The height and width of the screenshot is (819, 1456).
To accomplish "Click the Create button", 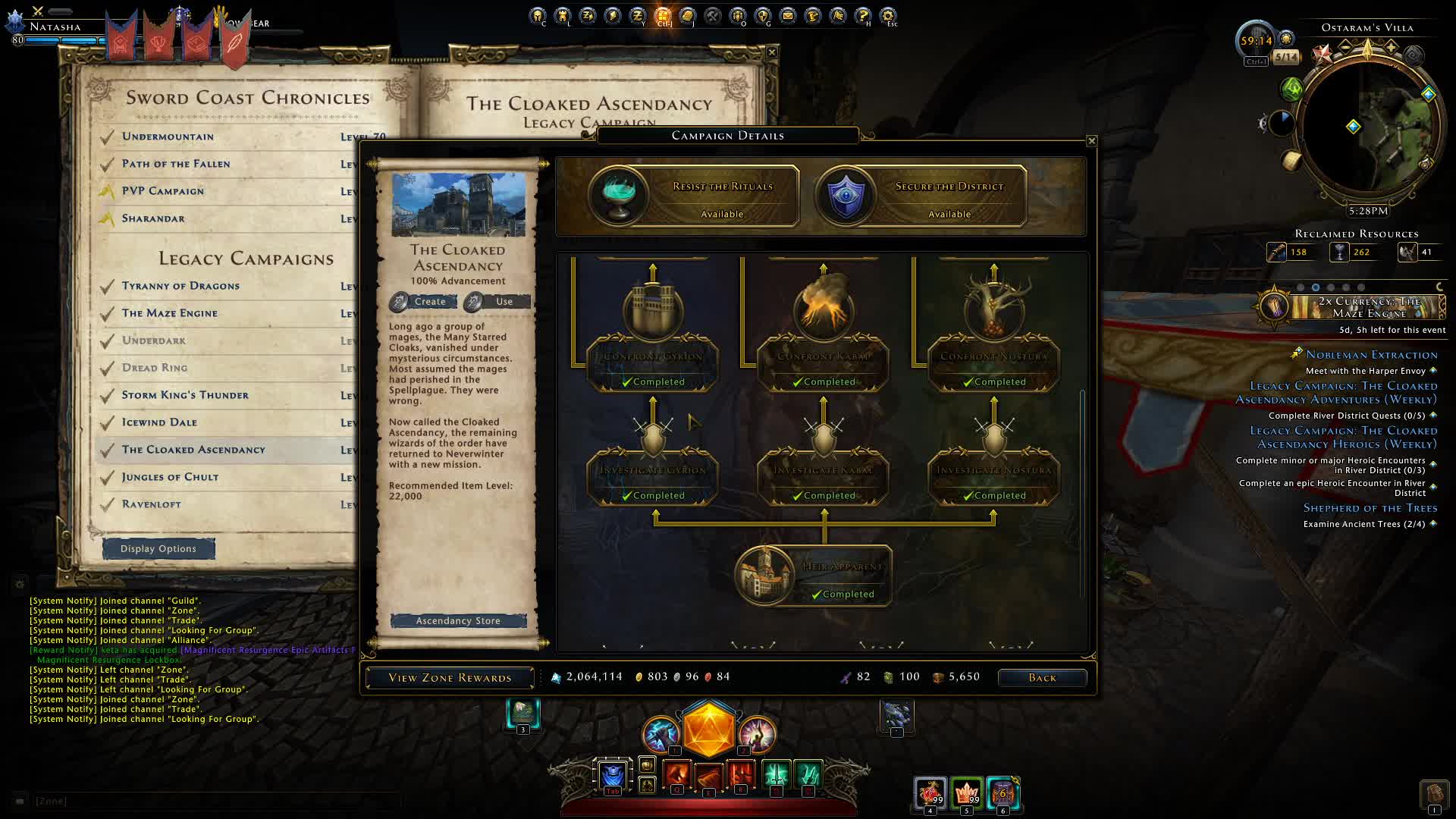I will tap(423, 302).
